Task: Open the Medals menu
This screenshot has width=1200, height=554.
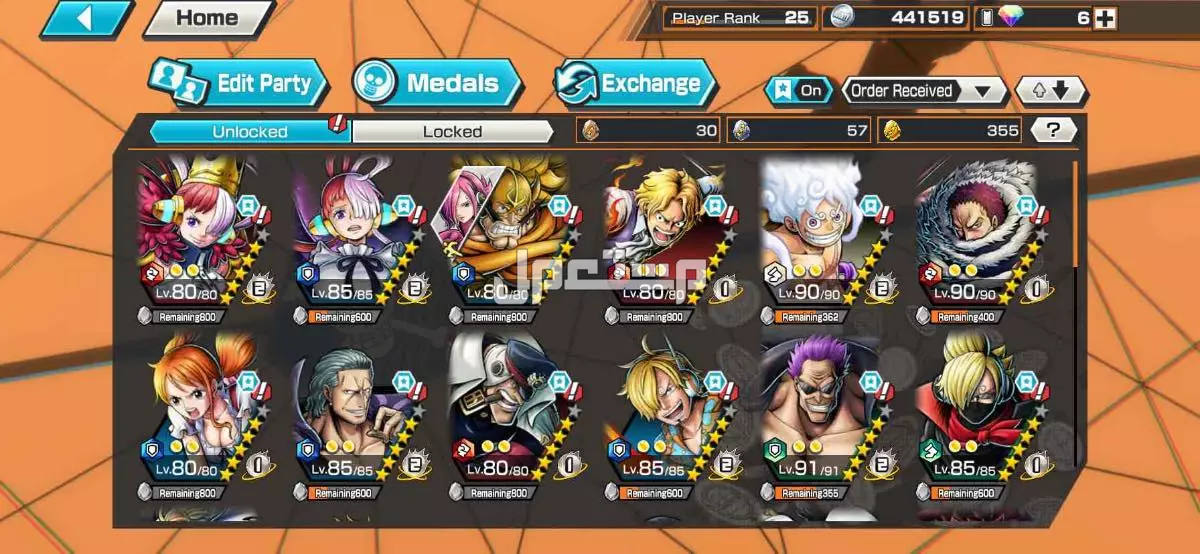Action: [438, 83]
